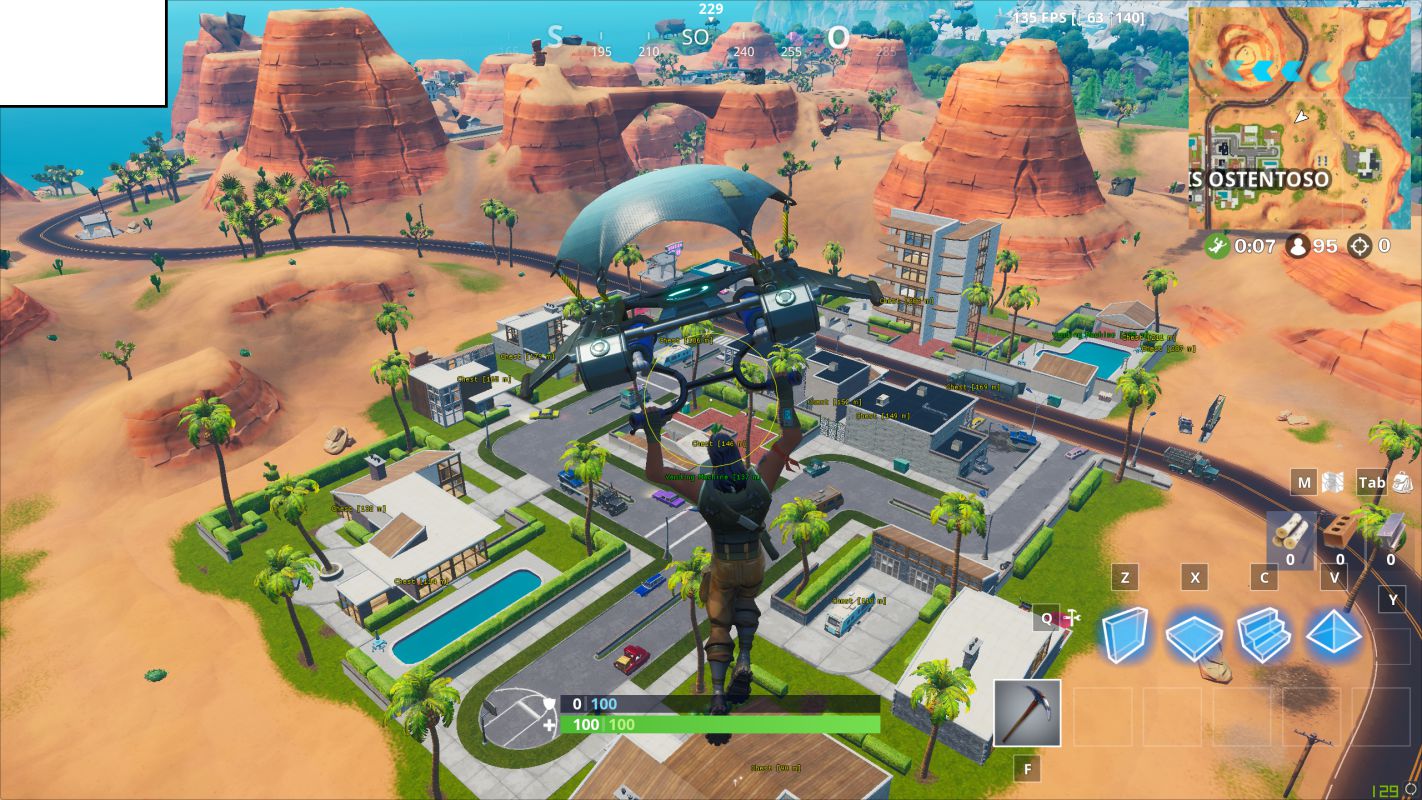The height and width of the screenshot is (800, 1422).
Task: Select the floor build piece
Action: tap(1194, 636)
